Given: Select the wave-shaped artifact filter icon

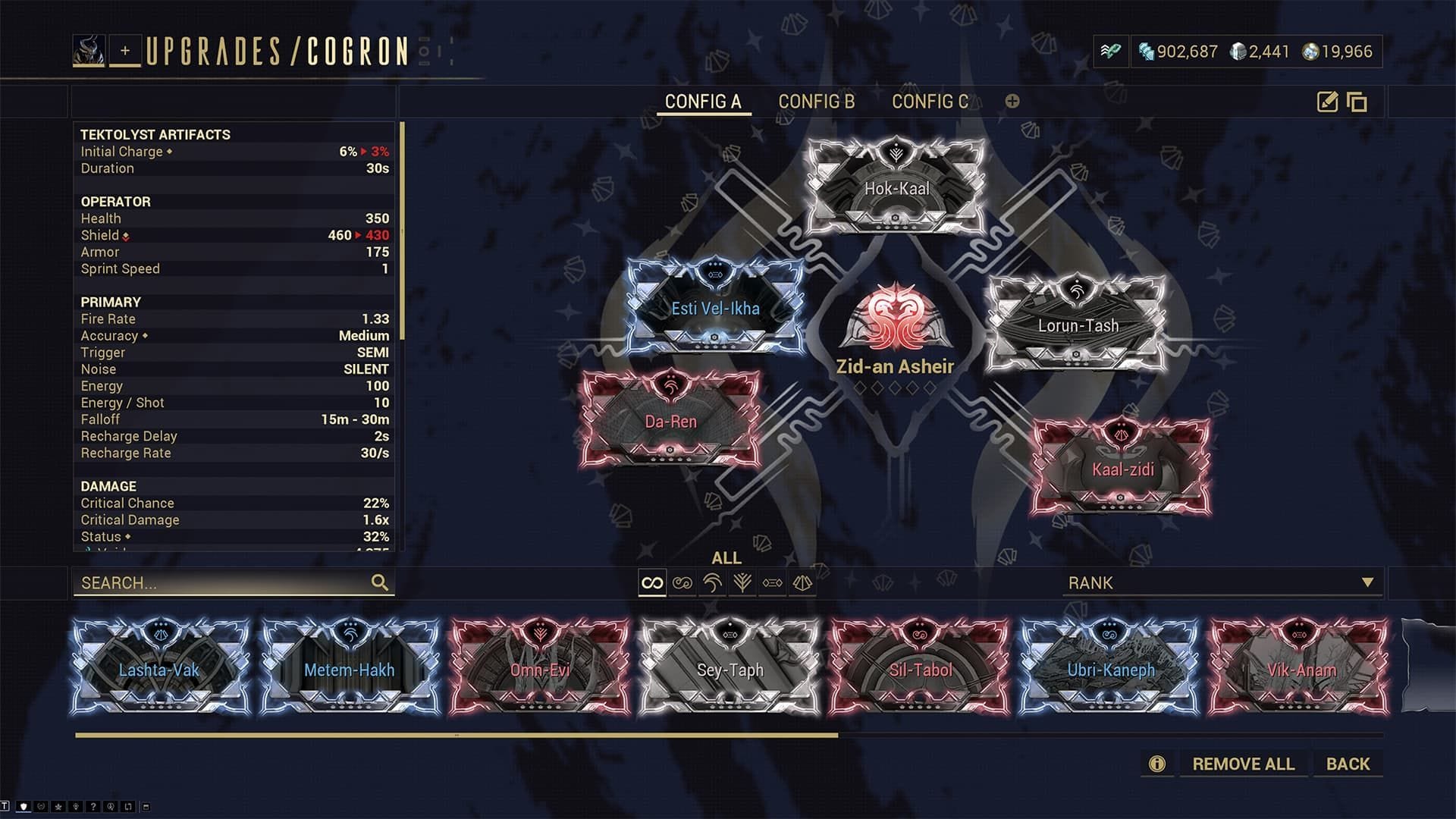Looking at the screenshot, I should pos(711,584).
